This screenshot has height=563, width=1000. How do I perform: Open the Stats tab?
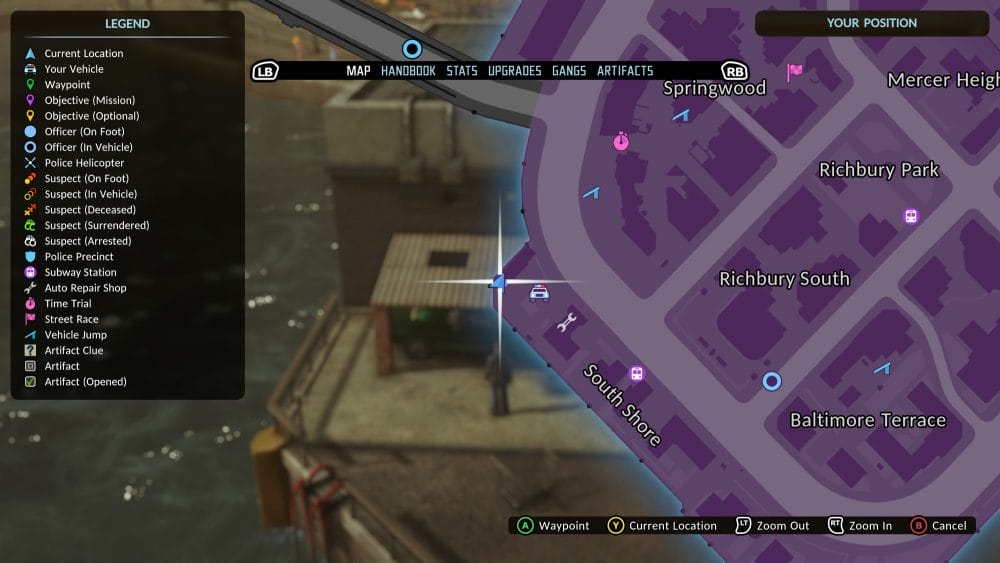click(462, 71)
